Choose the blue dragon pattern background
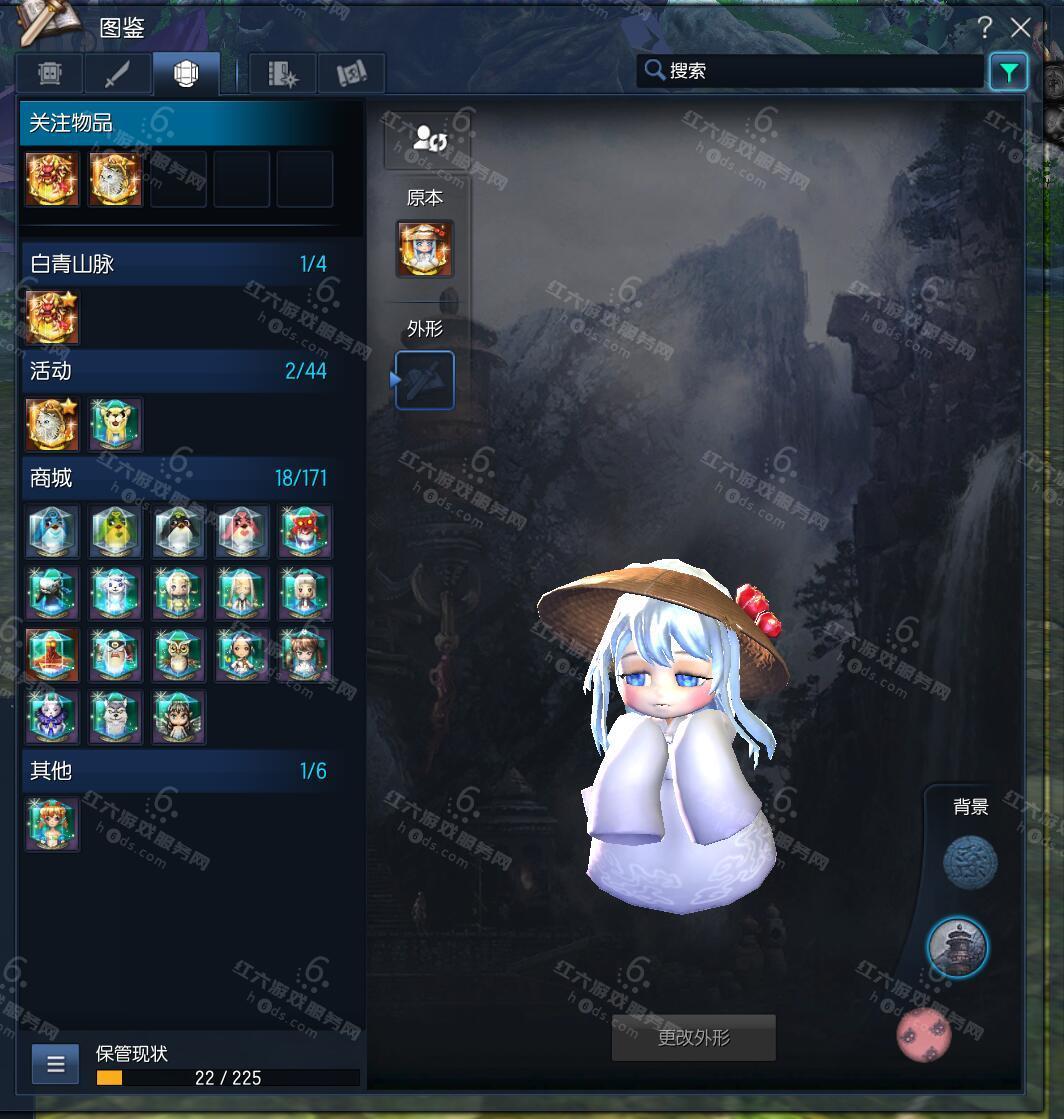The height and width of the screenshot is (1119, 1064). [x=970, y=862]
